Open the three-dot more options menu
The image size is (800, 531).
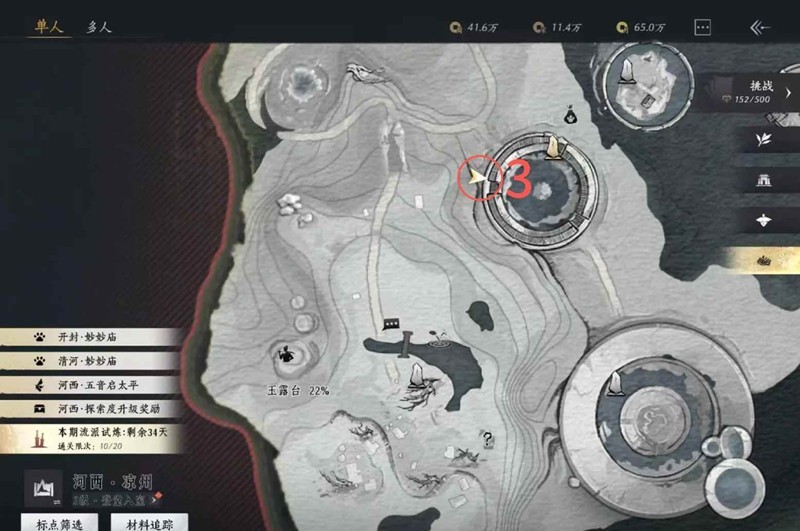[703, 28]
